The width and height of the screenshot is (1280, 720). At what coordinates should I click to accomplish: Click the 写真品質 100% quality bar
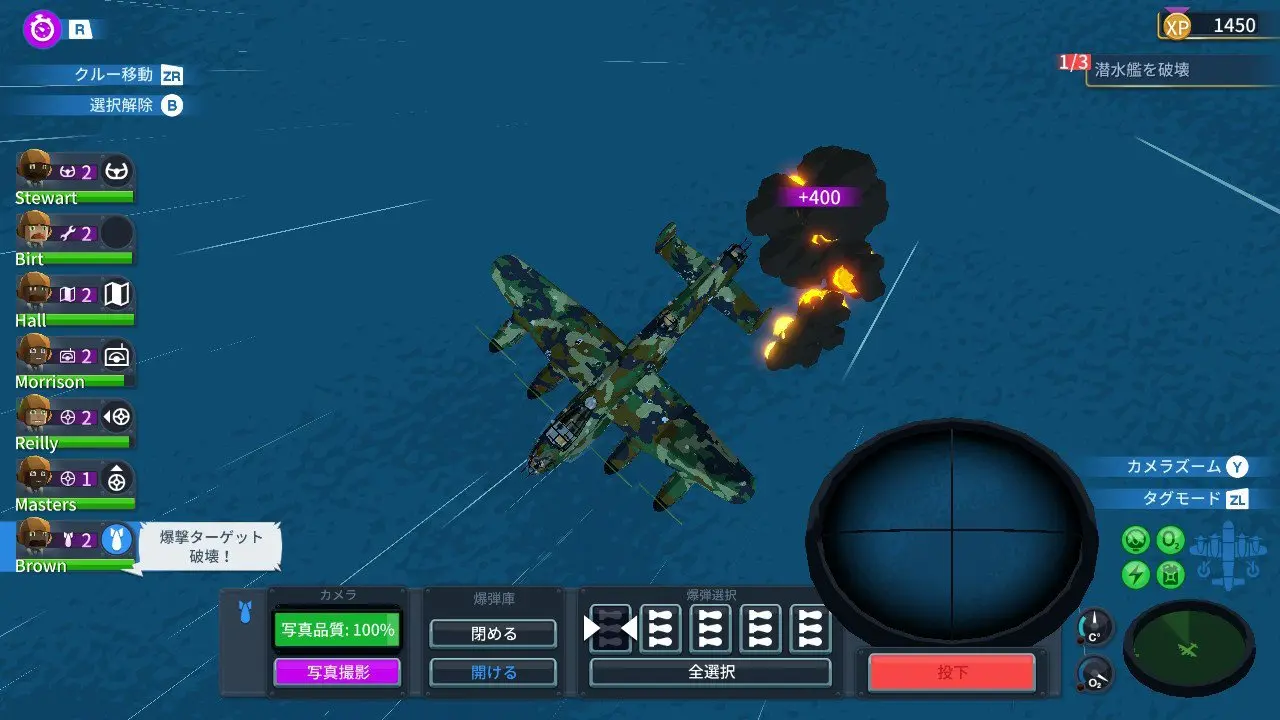(x=337, y=630)
